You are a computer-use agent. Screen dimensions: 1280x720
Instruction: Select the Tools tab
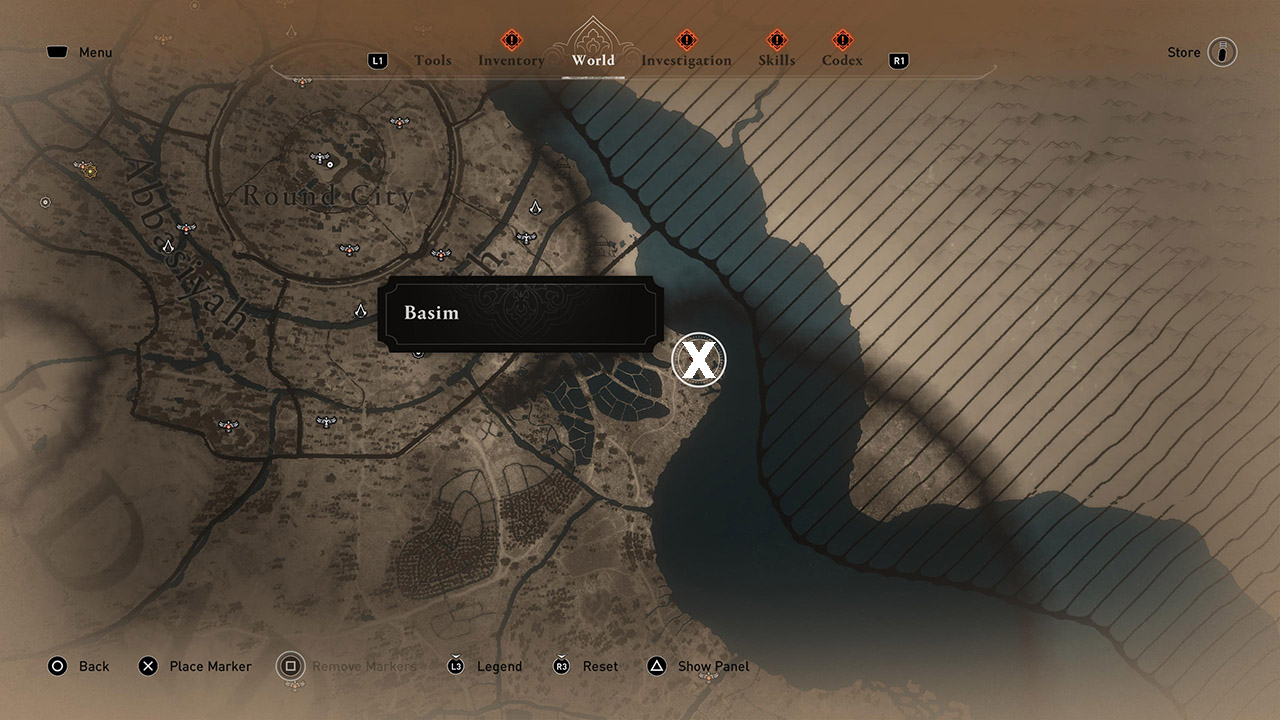[x=433, y=60]
